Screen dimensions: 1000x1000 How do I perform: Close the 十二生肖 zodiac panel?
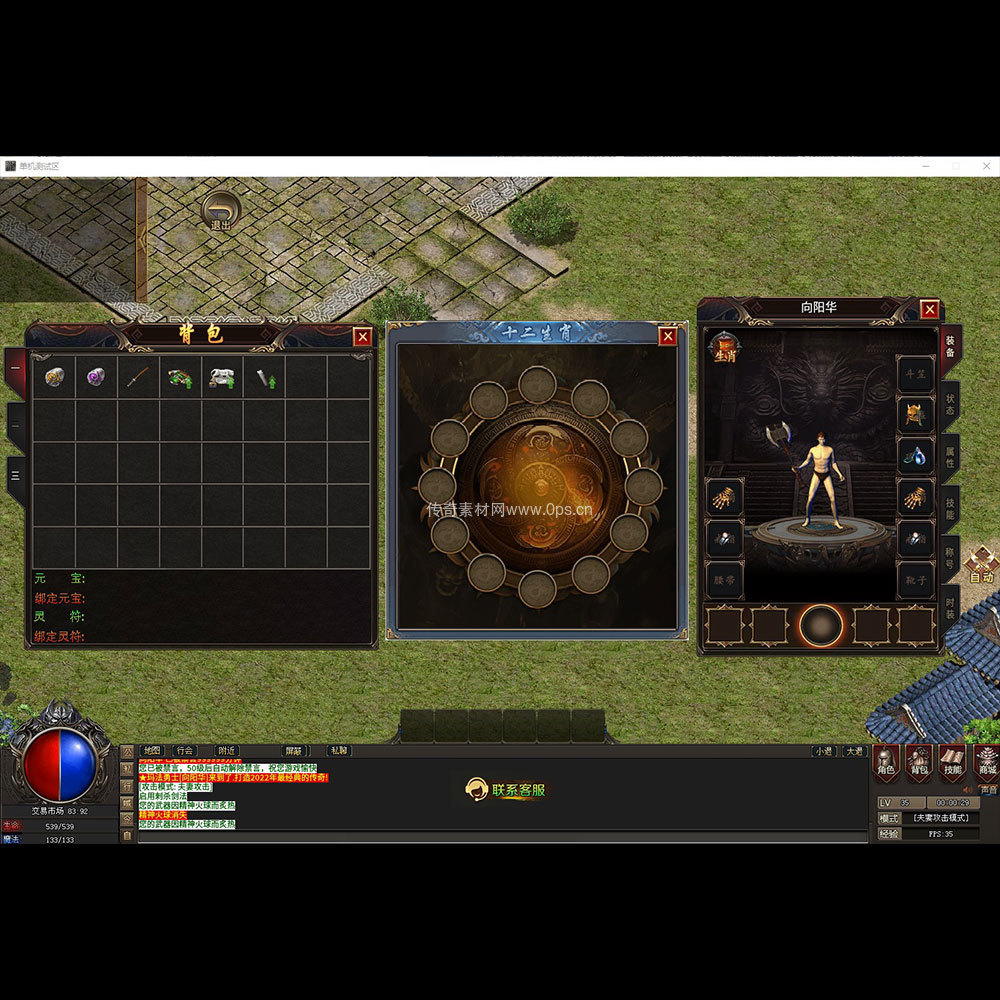coord(668,336)
